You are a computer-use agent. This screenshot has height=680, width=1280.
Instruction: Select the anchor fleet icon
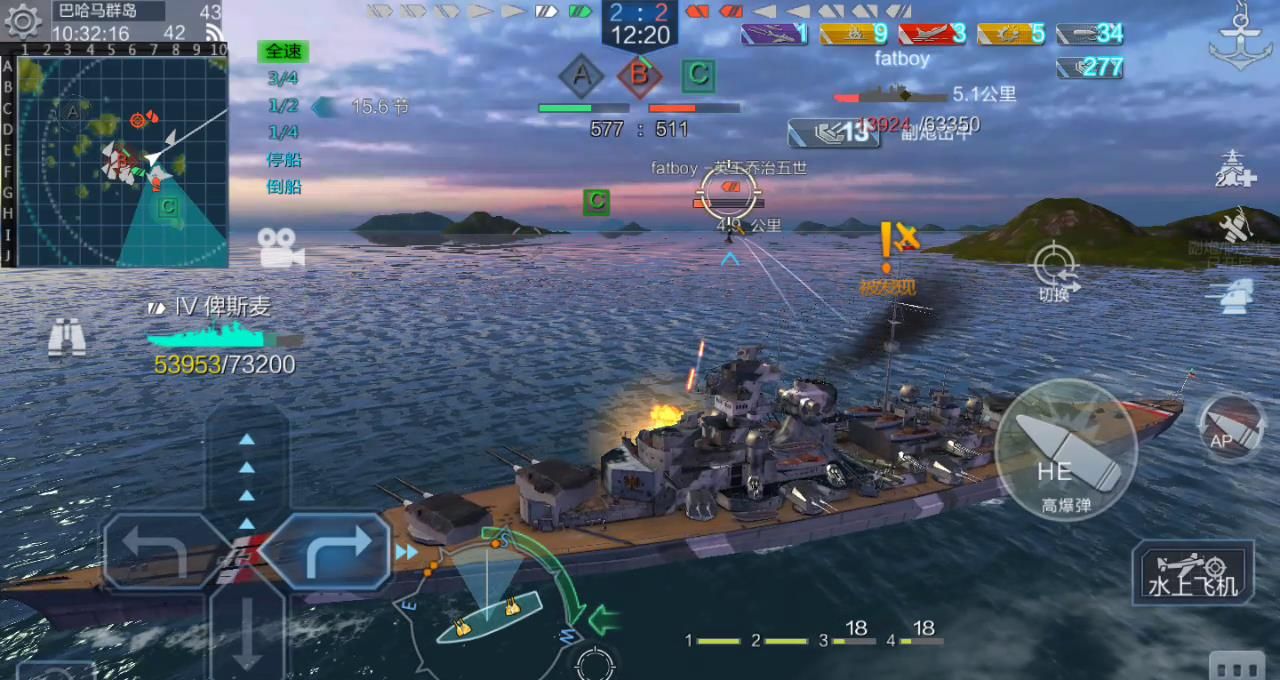click(1240, 38)
